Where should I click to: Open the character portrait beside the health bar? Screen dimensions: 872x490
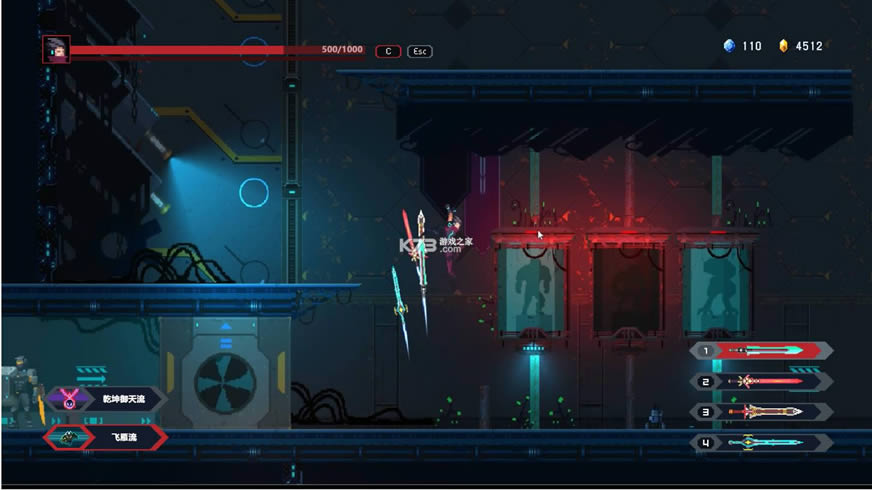pyautogui.click(x=56, y=49)
